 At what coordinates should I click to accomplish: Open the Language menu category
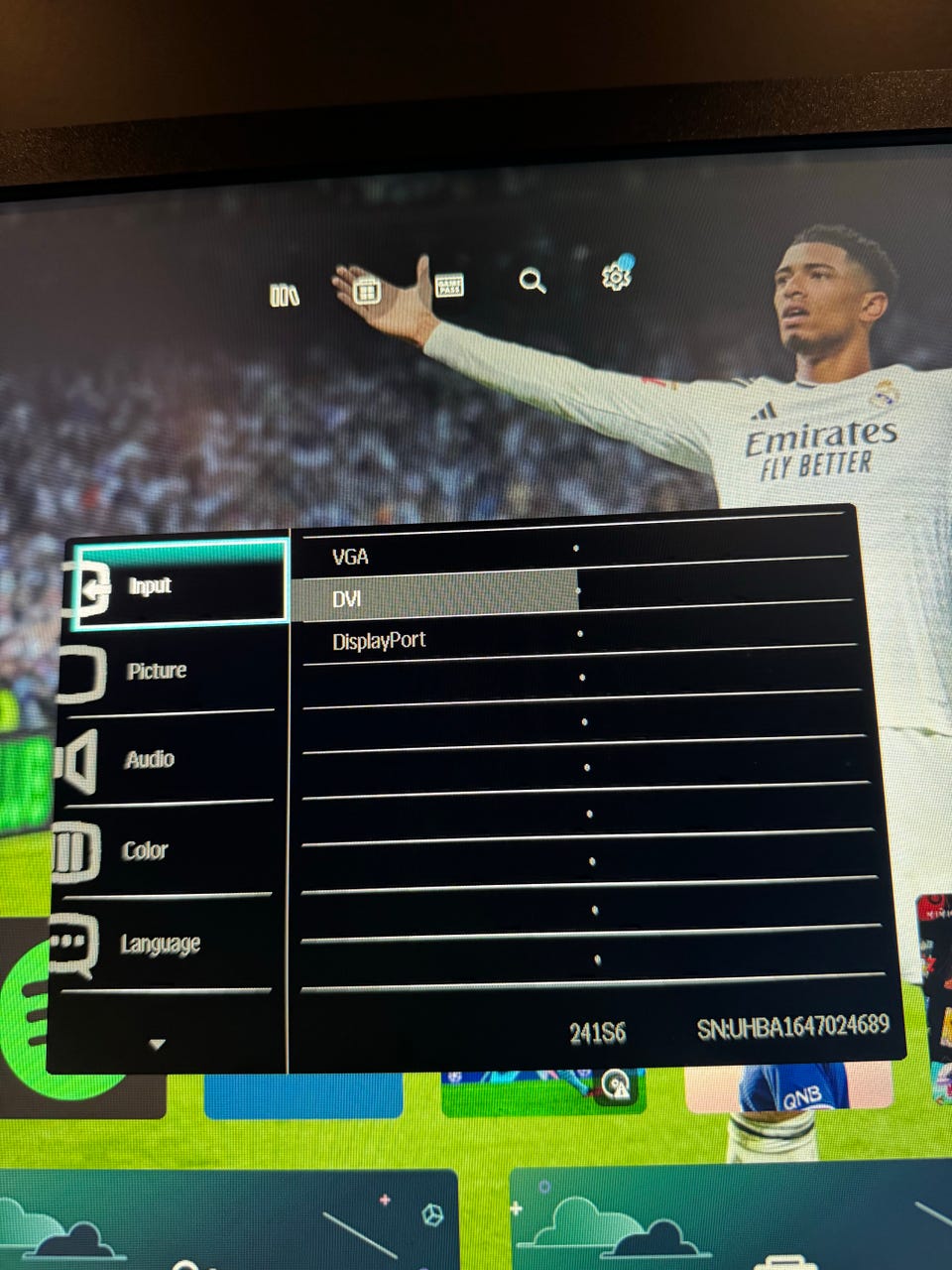coord(161,944)
